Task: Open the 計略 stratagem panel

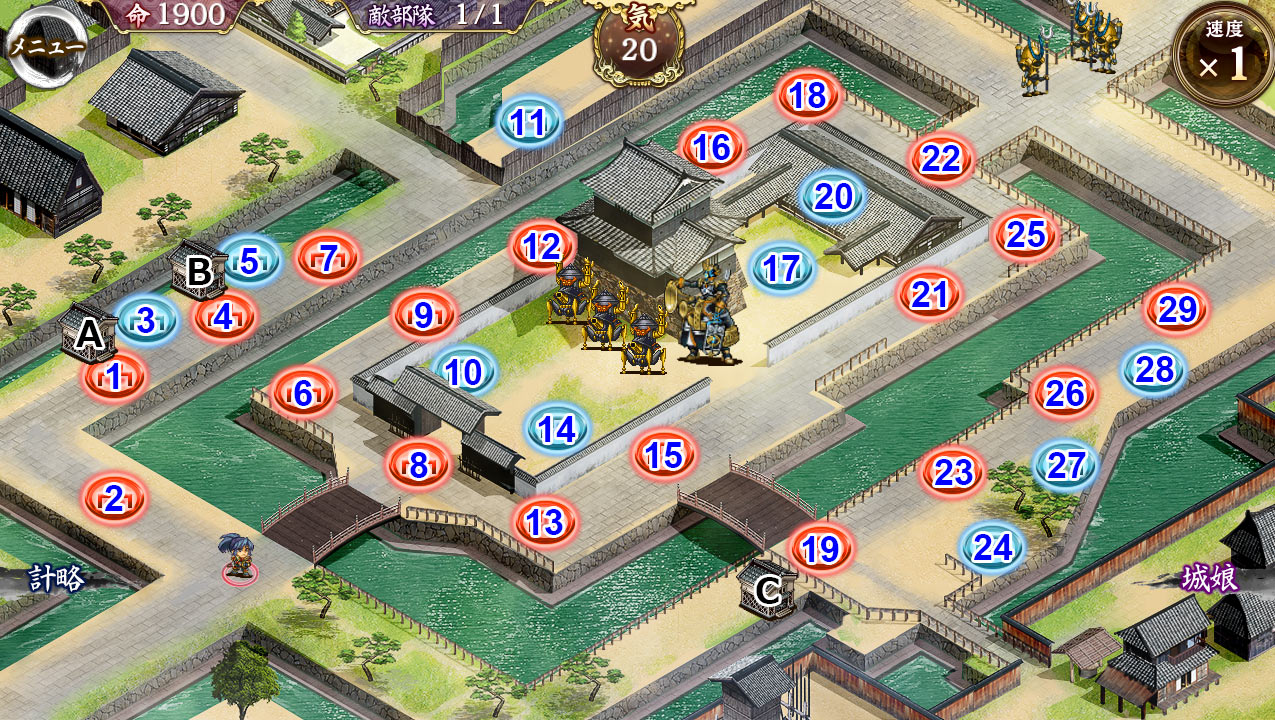Action: pos(55,577)
